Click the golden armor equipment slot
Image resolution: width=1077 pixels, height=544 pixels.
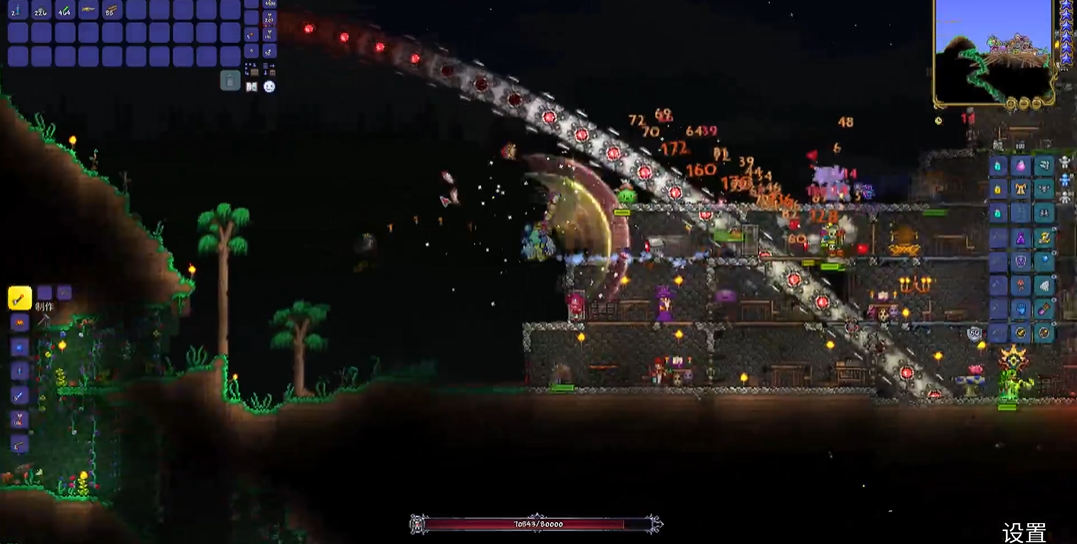(x=1021, y=189)
